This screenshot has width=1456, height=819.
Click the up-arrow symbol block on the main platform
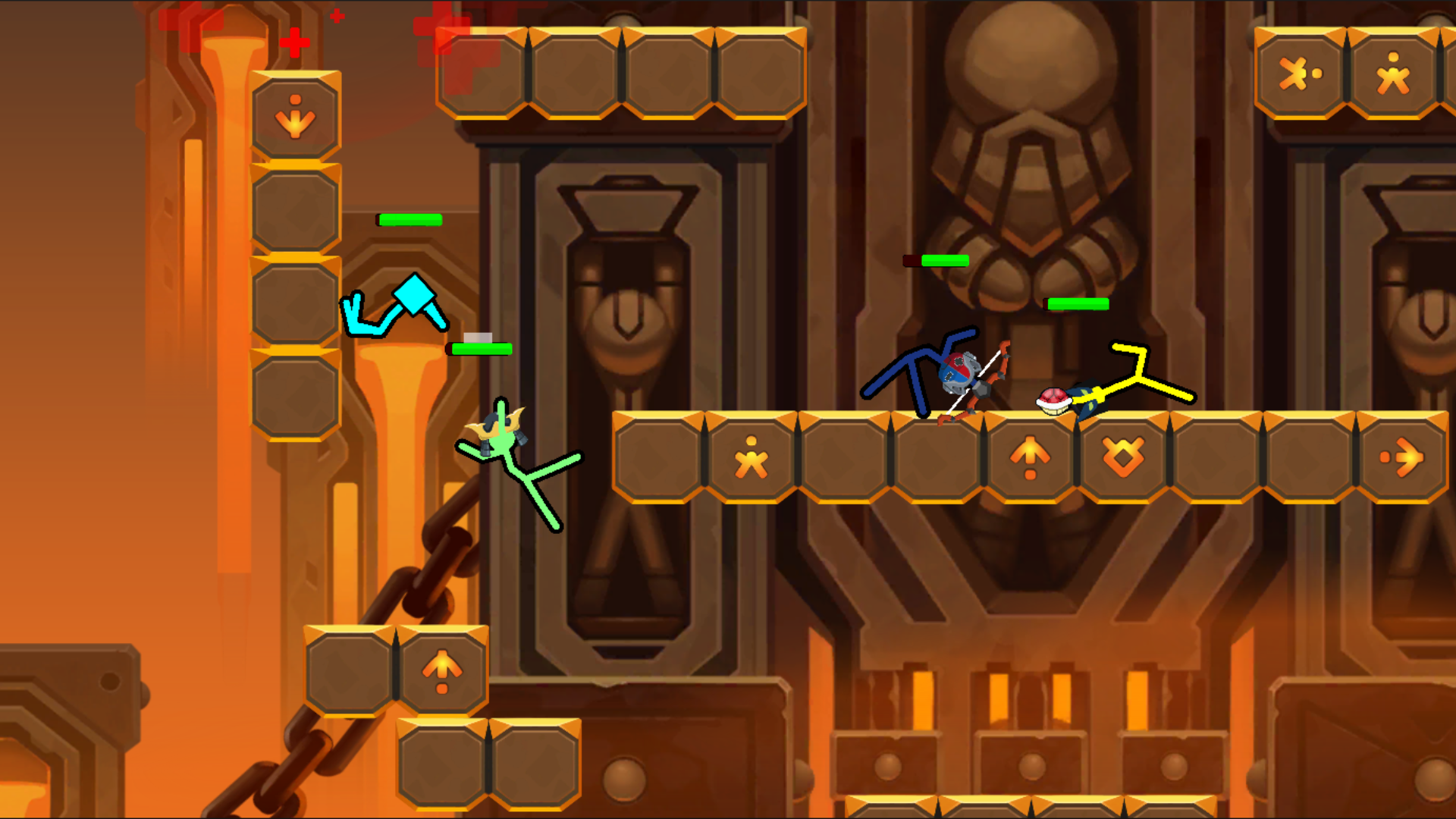[1031, 459]
